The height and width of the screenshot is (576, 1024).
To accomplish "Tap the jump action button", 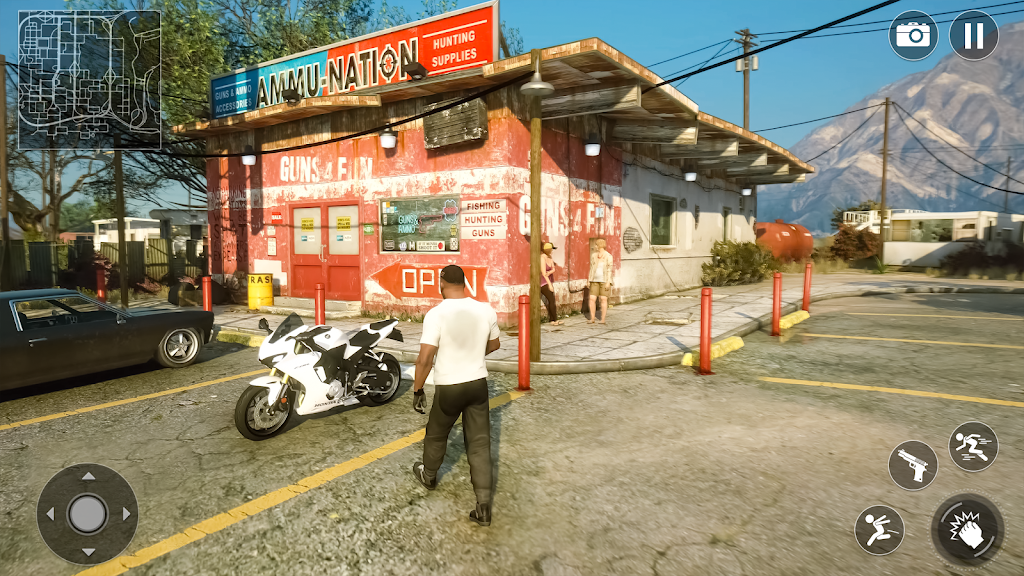I will click(x=879, y=530).
